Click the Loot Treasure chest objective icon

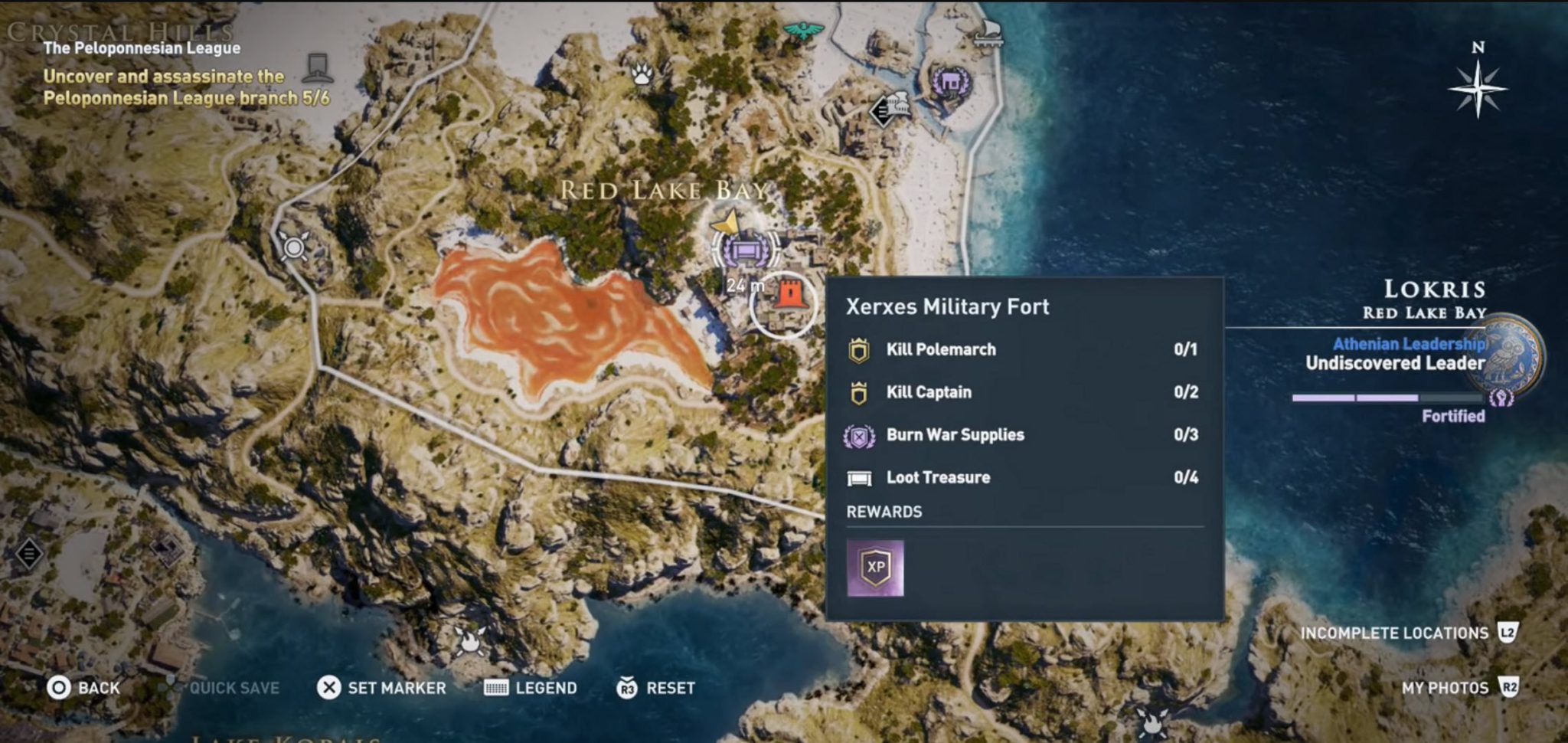(861, 477)
